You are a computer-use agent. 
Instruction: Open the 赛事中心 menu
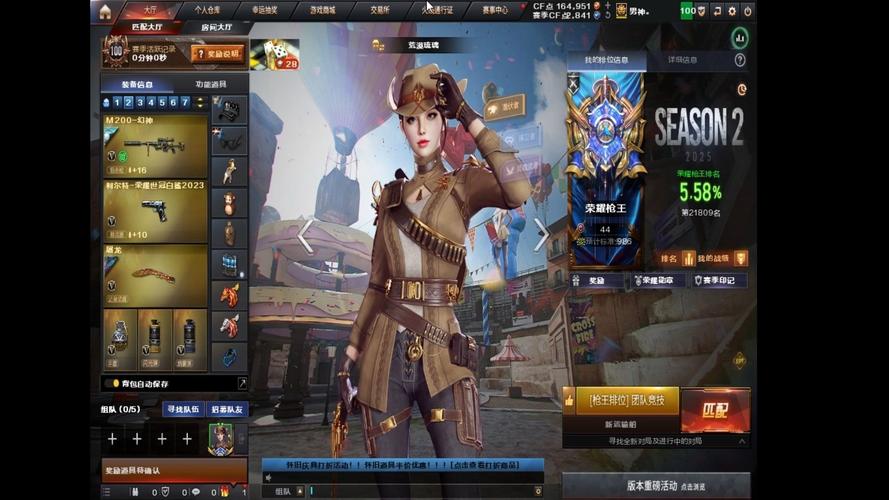pyautogui.click(x=494, y=10)
